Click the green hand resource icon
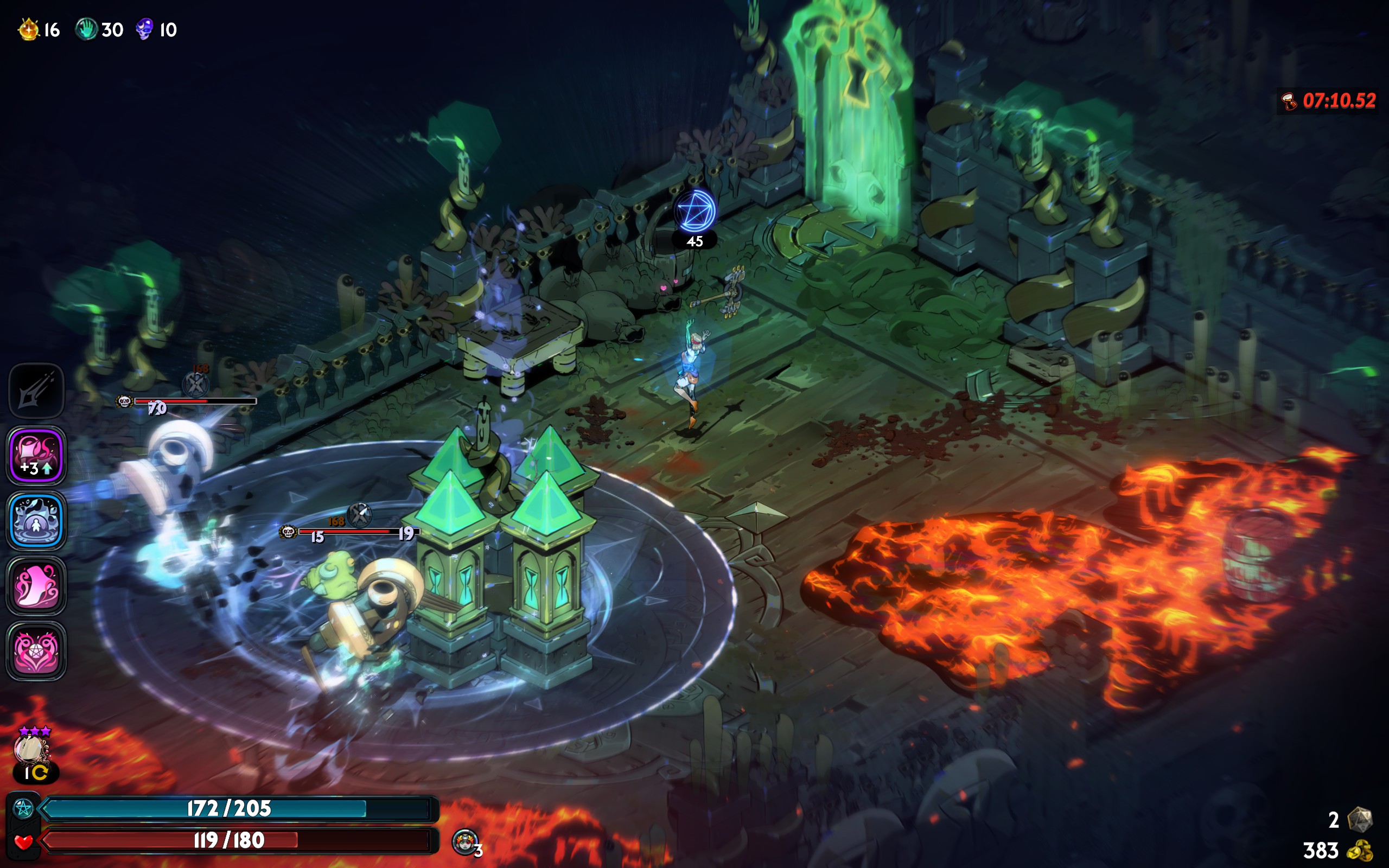 point(87,29)
